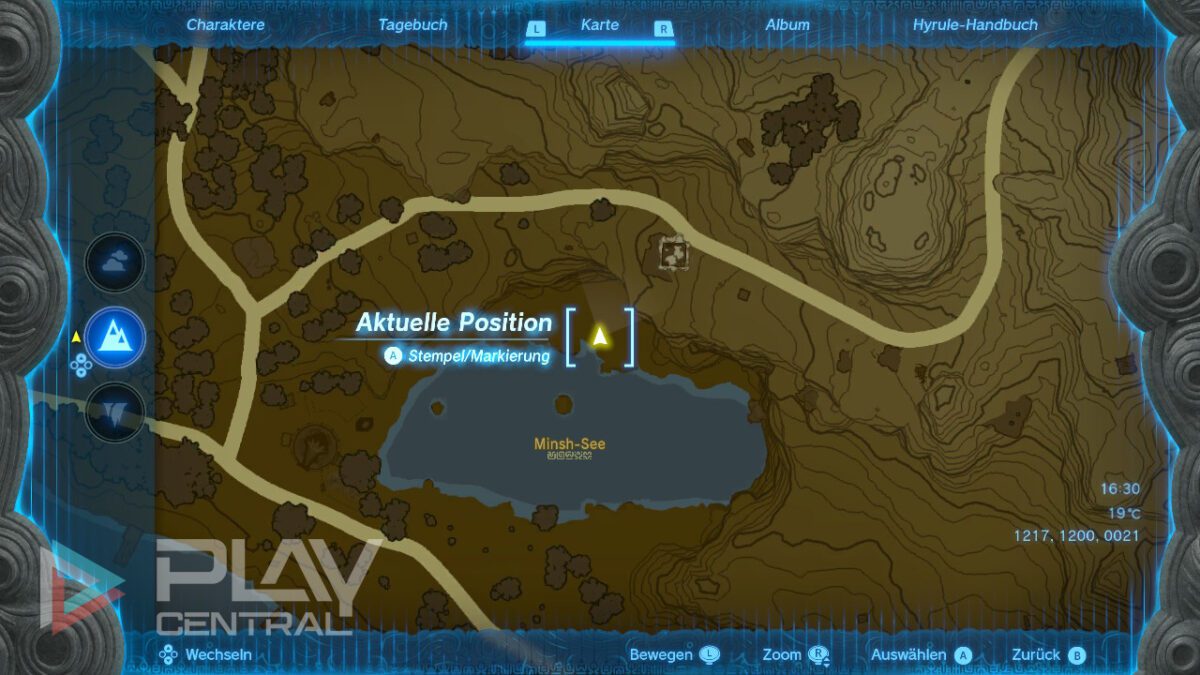The width and height of the screenshot is (1200, 675).
Task: Select the Minsh-See lake label
Action: pos(569,444)
